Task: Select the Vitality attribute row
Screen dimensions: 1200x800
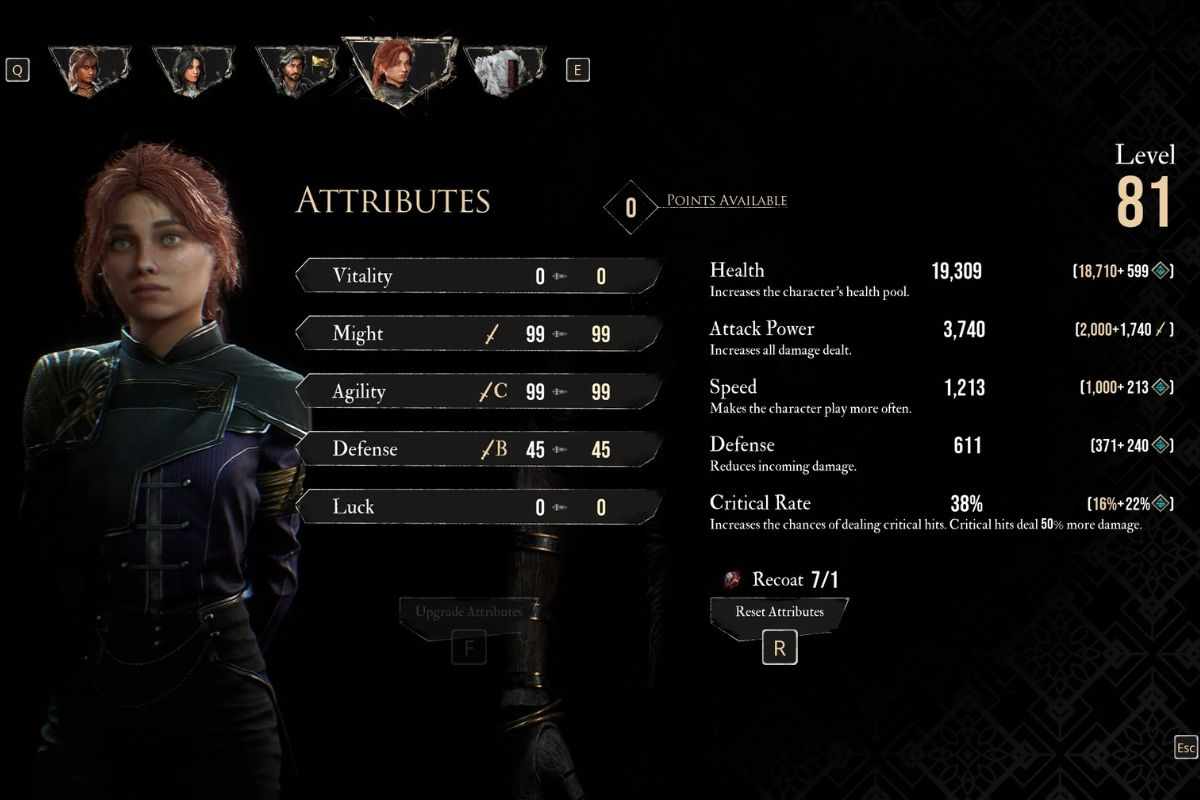Action: [478, 275]
